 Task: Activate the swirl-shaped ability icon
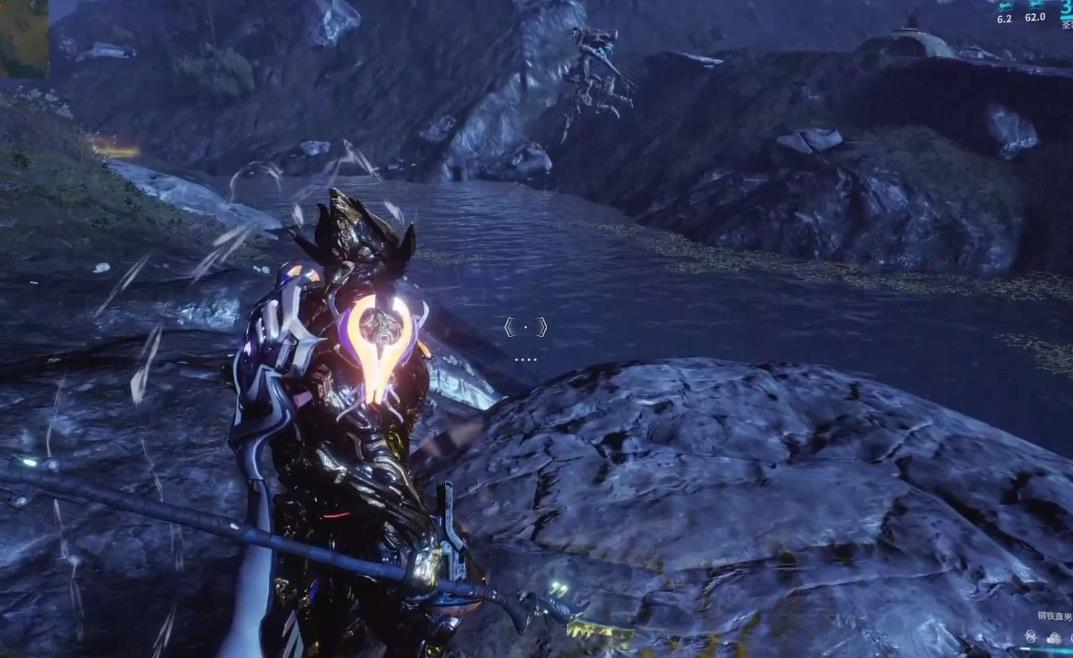(1031, 637)
